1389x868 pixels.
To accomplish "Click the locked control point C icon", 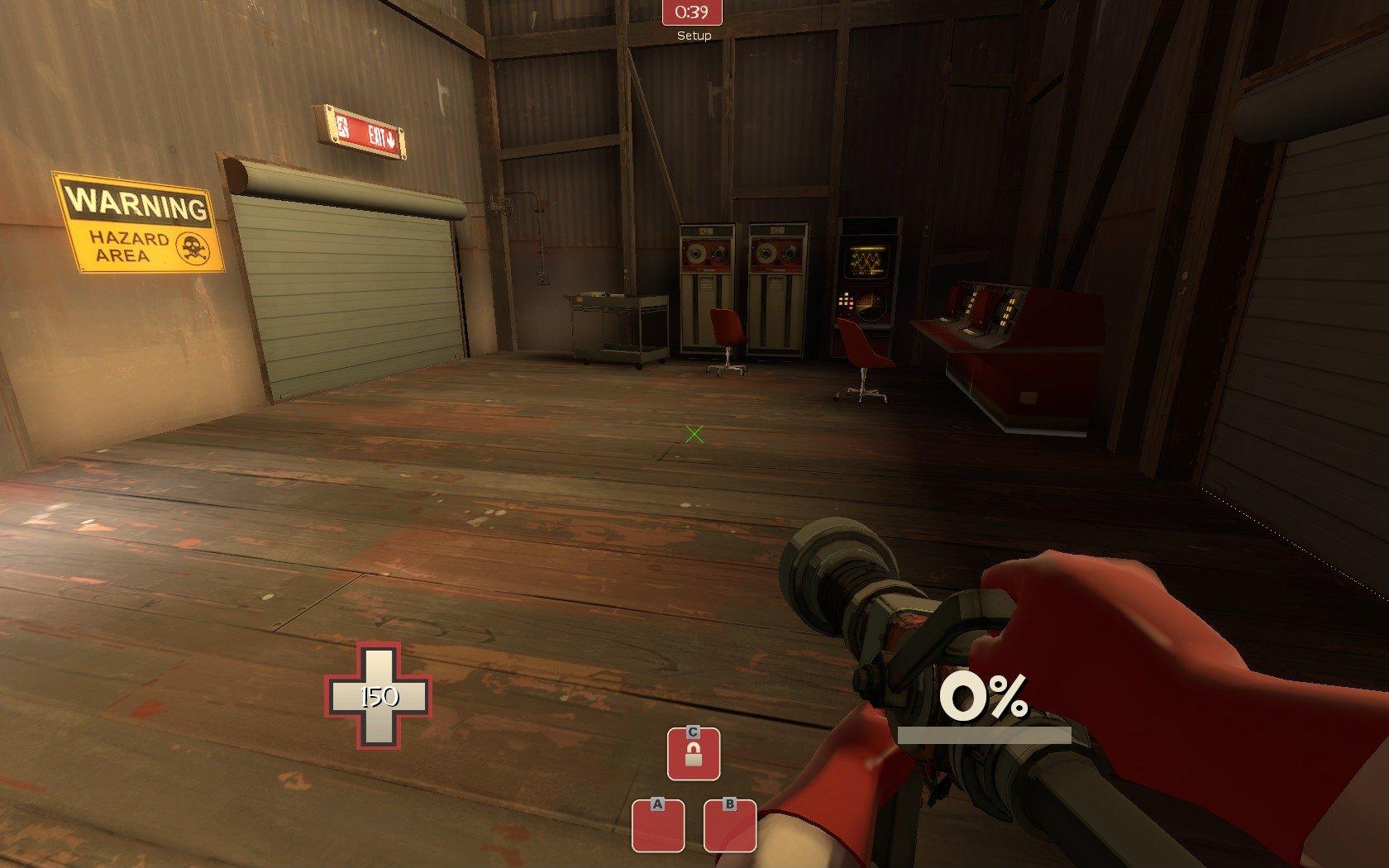I will point(694,753).
